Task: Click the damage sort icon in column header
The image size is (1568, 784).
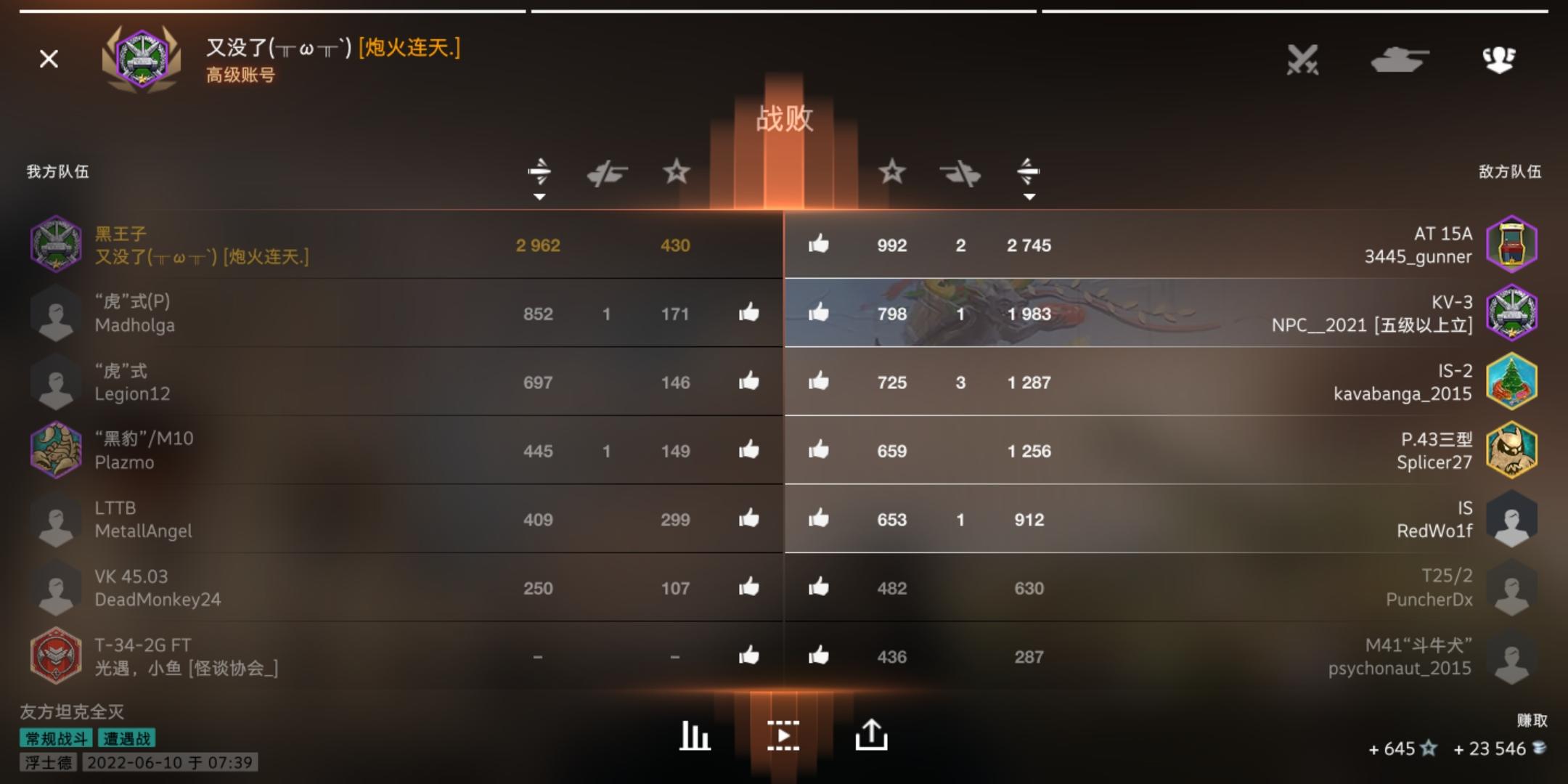Action: coord(538,173)
